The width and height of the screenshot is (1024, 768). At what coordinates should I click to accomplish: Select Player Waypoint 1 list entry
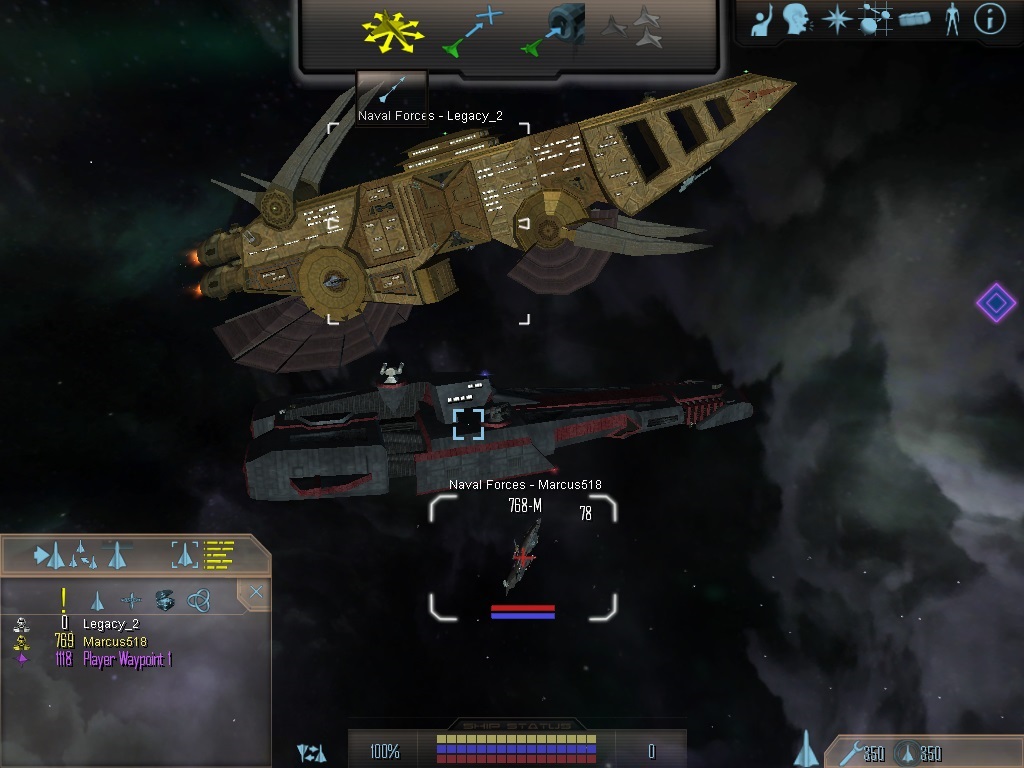tap(127, 660)
